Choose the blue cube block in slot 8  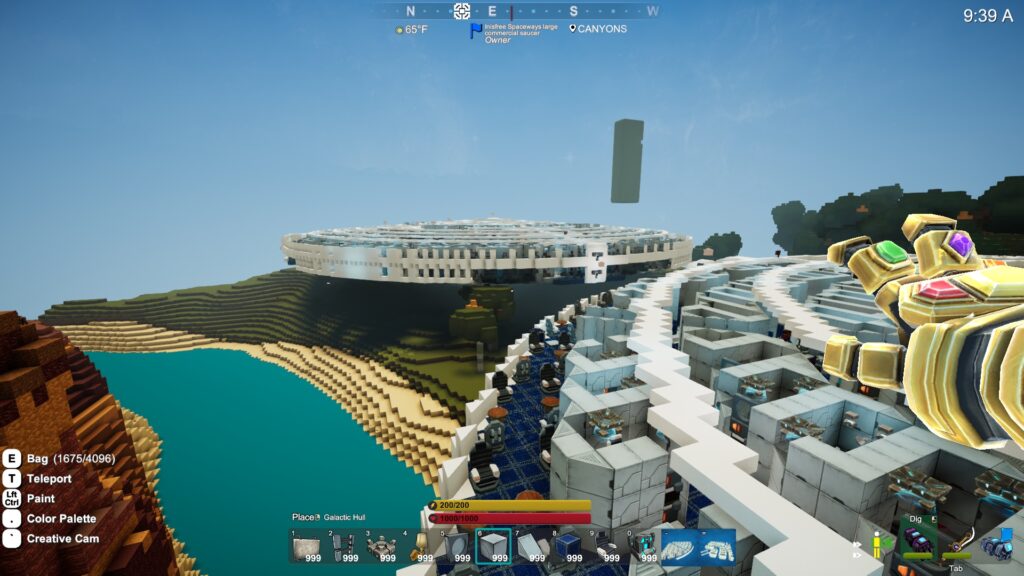tap(567, 547)
